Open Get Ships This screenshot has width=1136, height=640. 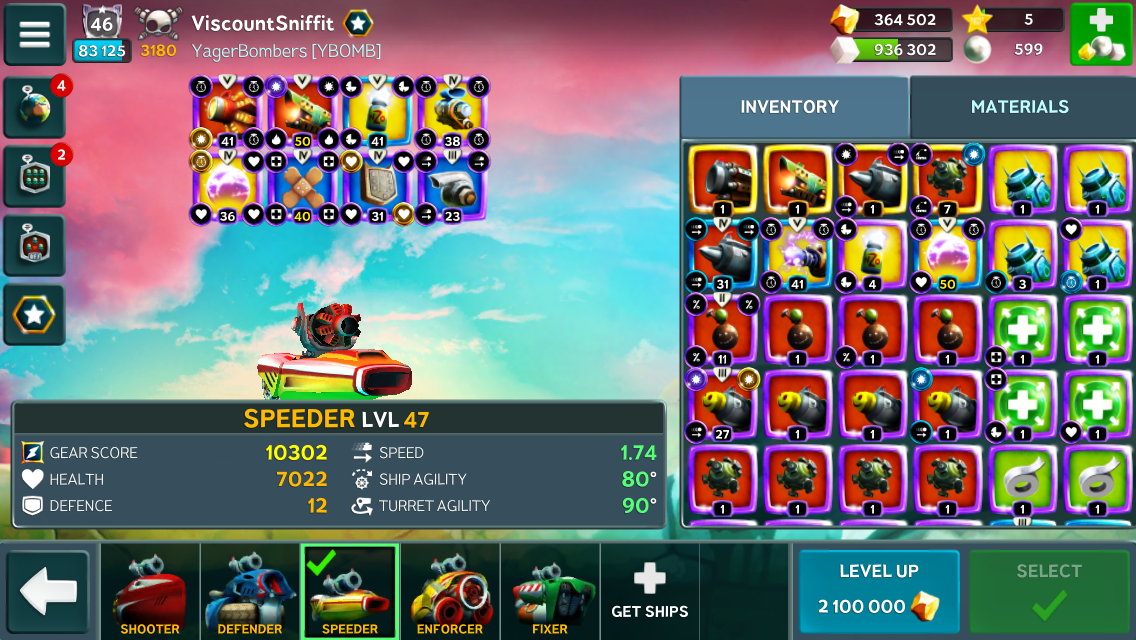pos(649,592)
